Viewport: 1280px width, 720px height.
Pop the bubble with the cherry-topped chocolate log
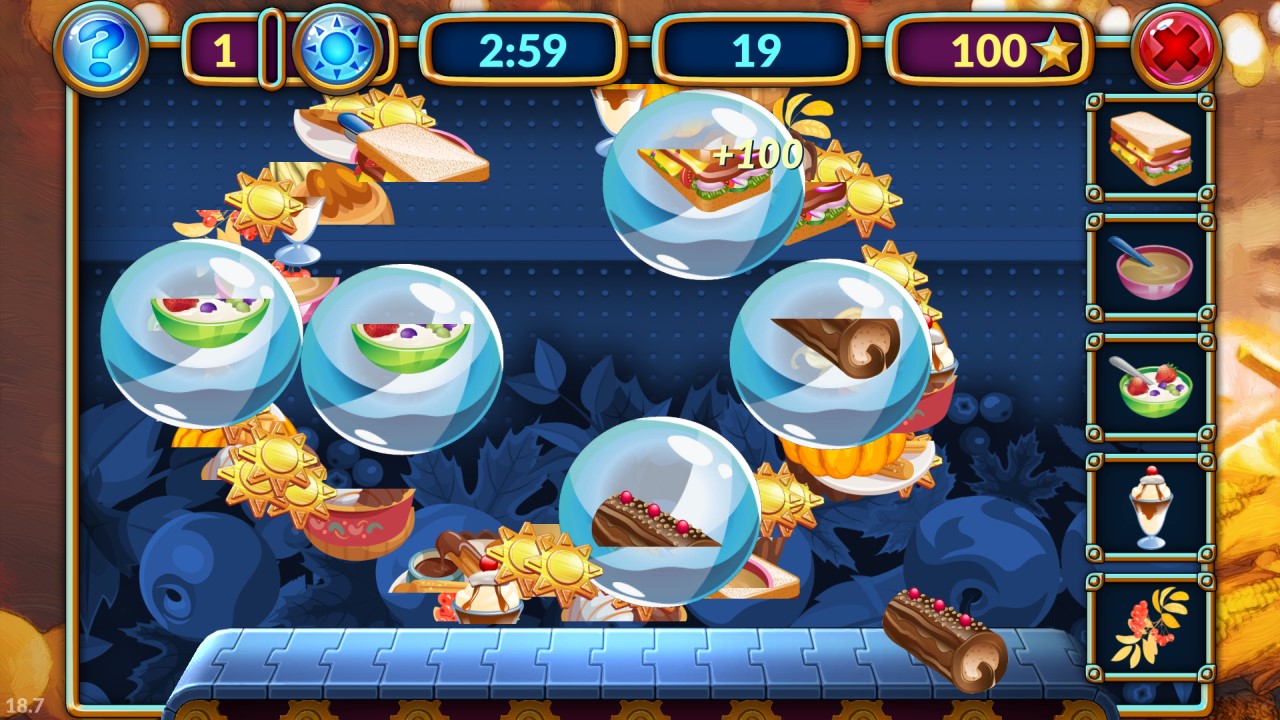point(659,510)
